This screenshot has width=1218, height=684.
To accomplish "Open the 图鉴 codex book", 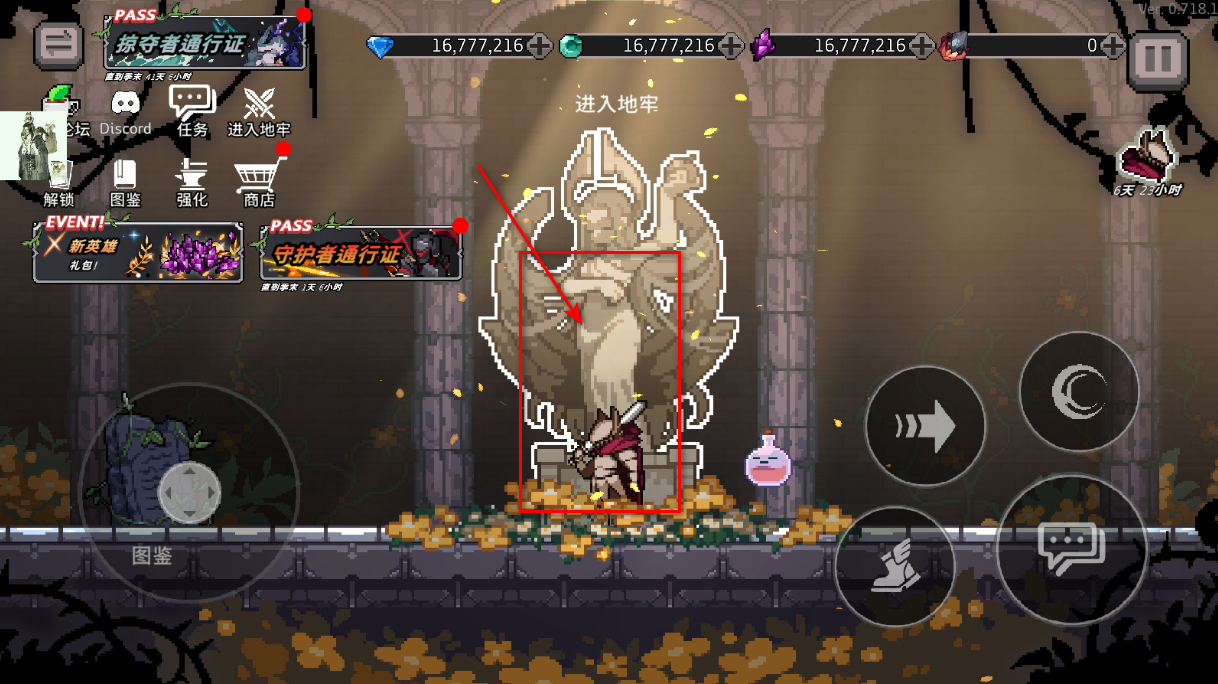I will [x=125, y=180].
